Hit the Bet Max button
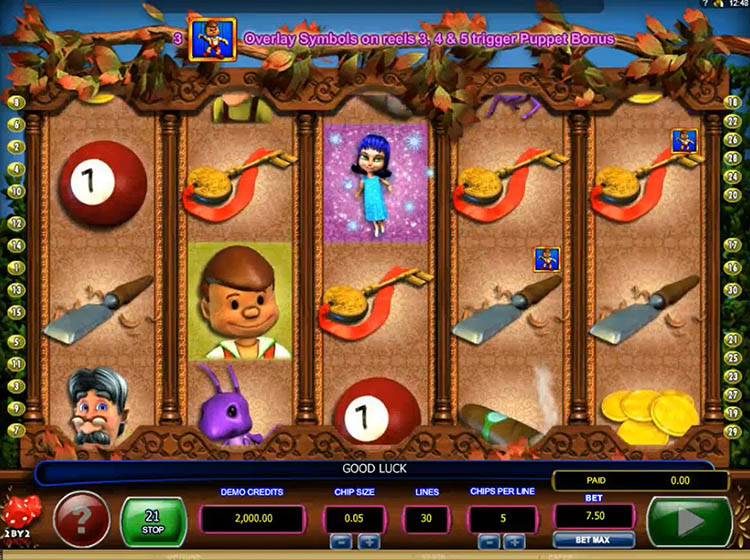The height and width of the screenshot is (560, 750). (592, 540)
